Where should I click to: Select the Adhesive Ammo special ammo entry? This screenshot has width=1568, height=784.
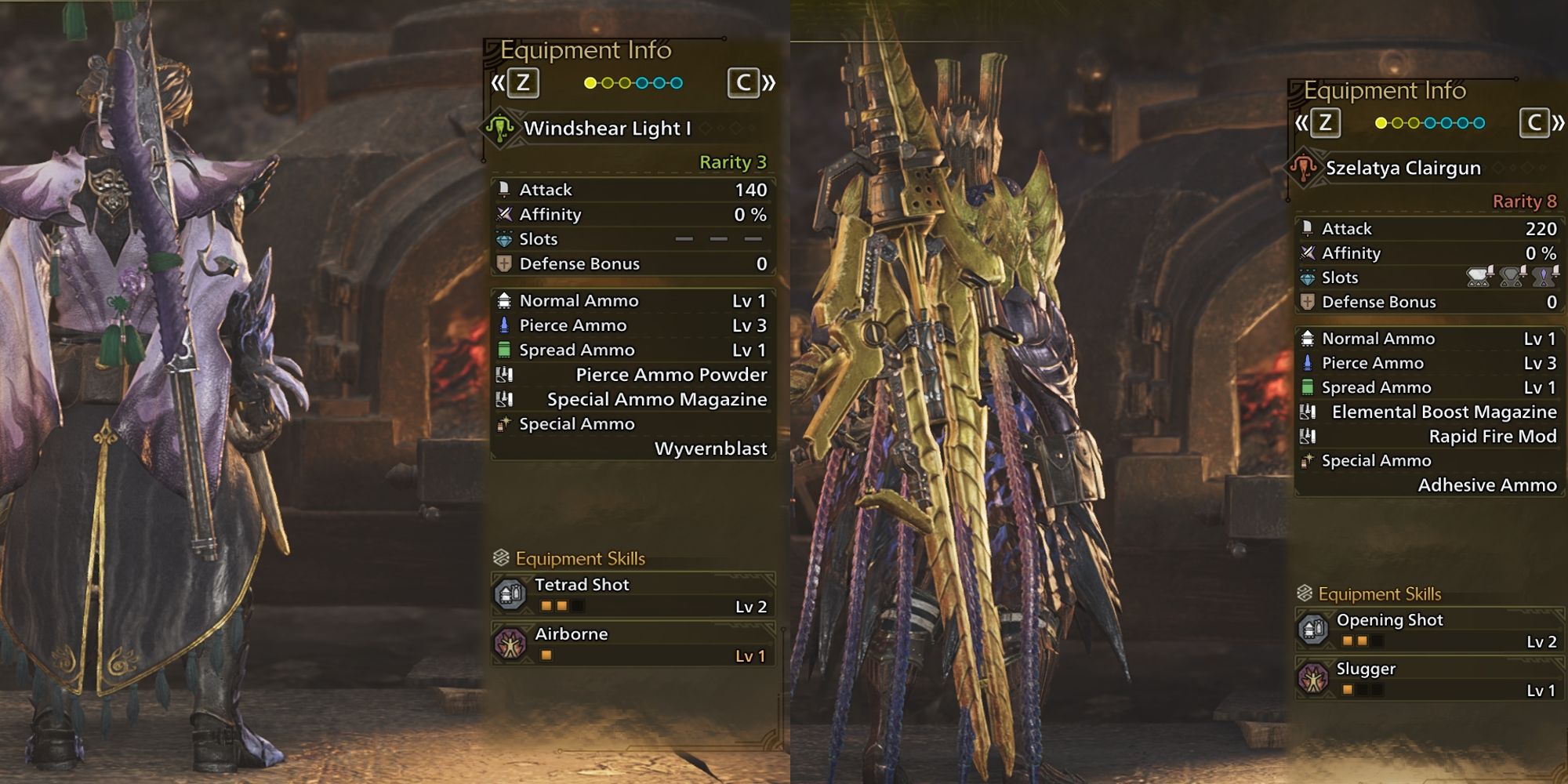1486,485
